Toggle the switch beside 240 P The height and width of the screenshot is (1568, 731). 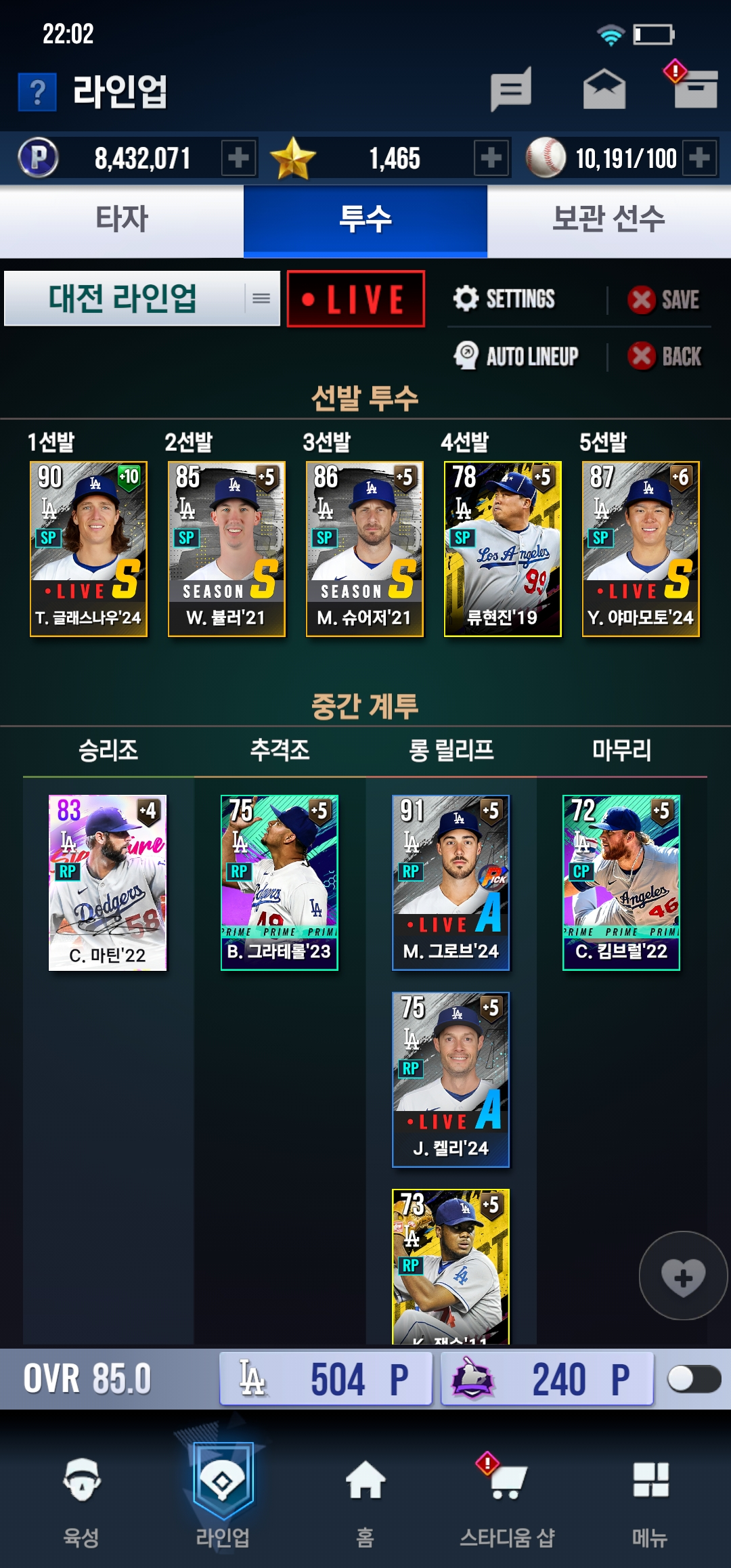click(693, 1378)
